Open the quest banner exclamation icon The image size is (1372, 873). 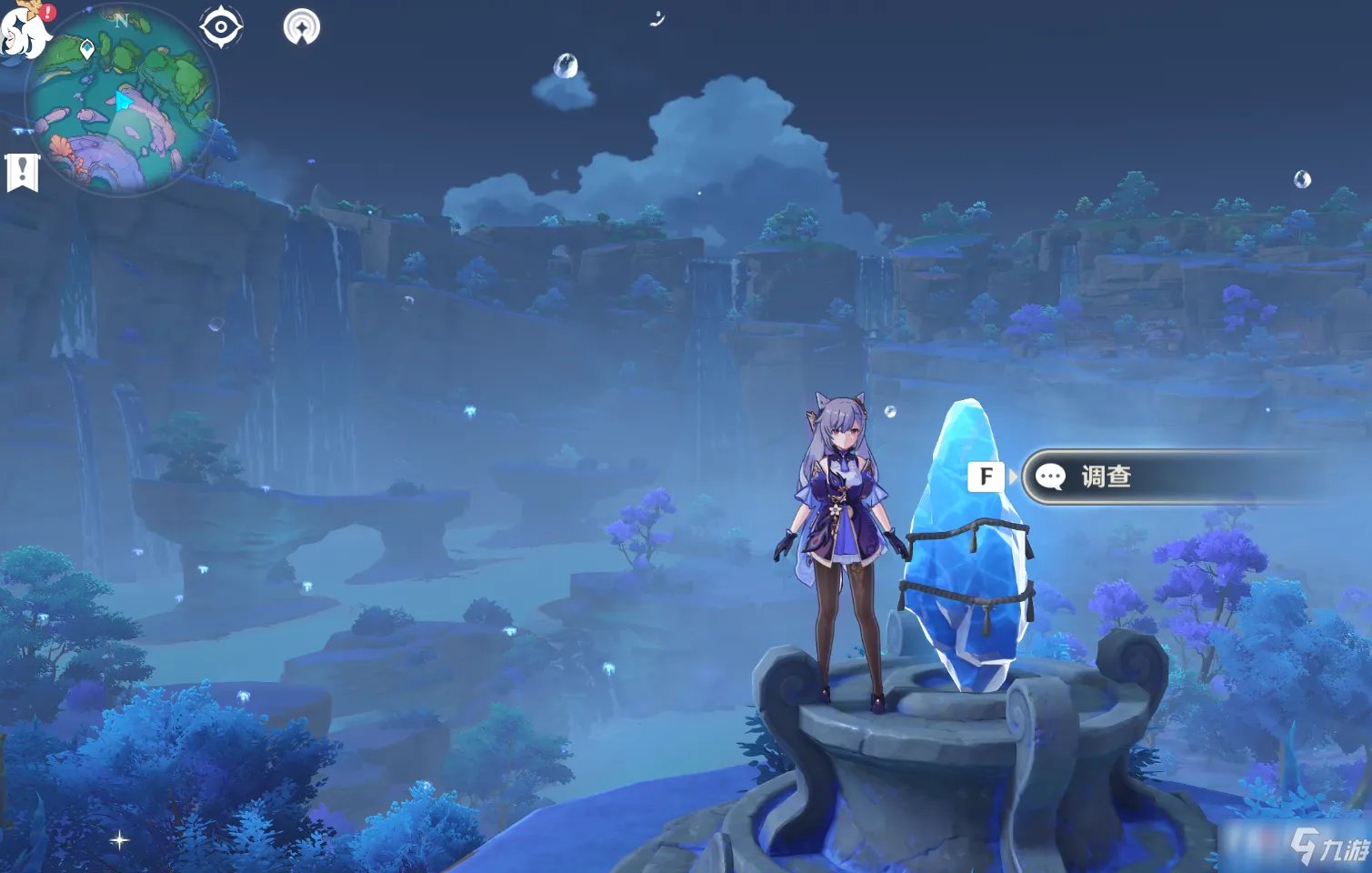click(23, 172)
